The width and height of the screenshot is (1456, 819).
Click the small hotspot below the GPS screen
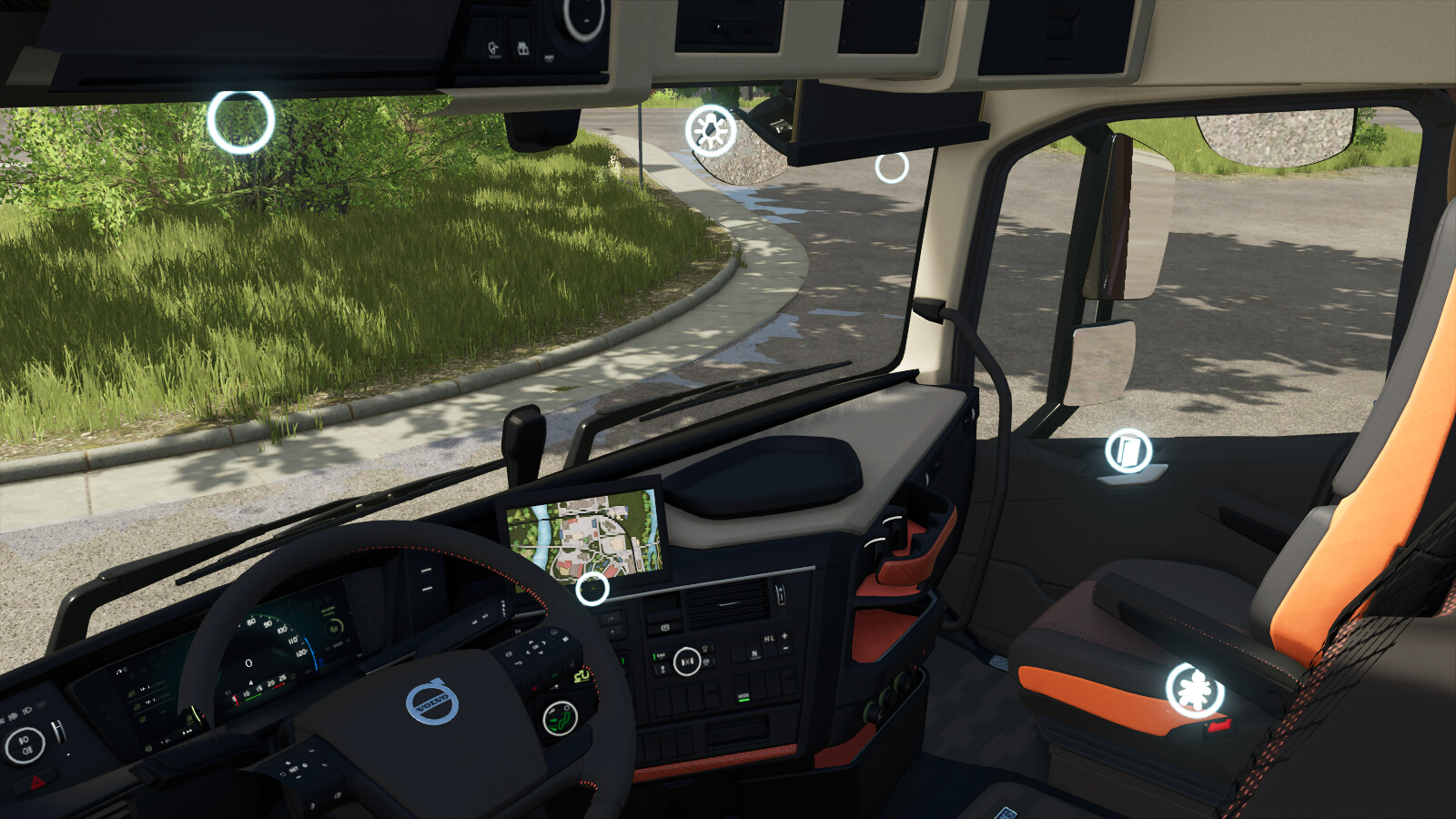point(592,589)
